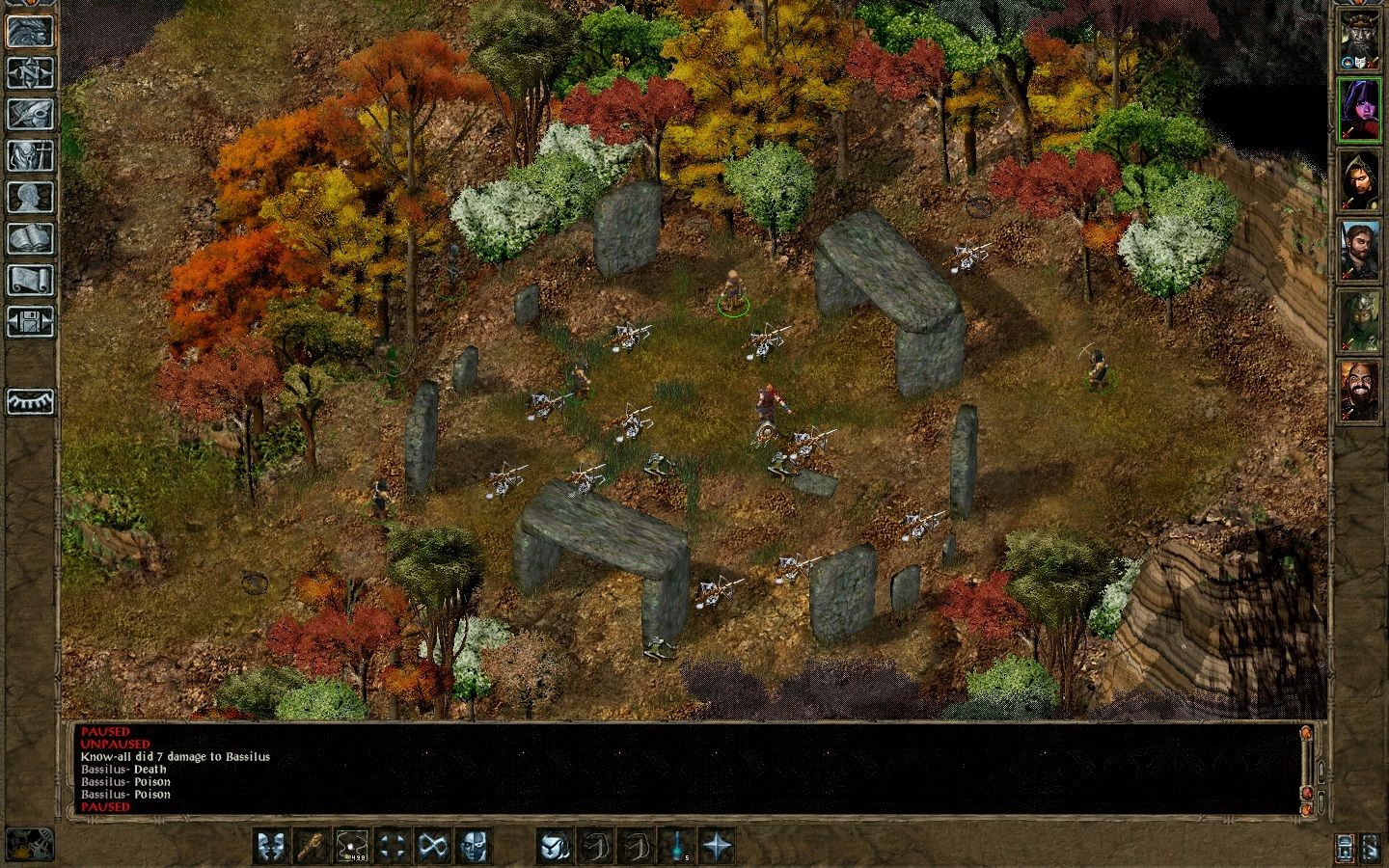Select the top crowned bearded portrait
1389x868 pixels.
[1359, 39]
